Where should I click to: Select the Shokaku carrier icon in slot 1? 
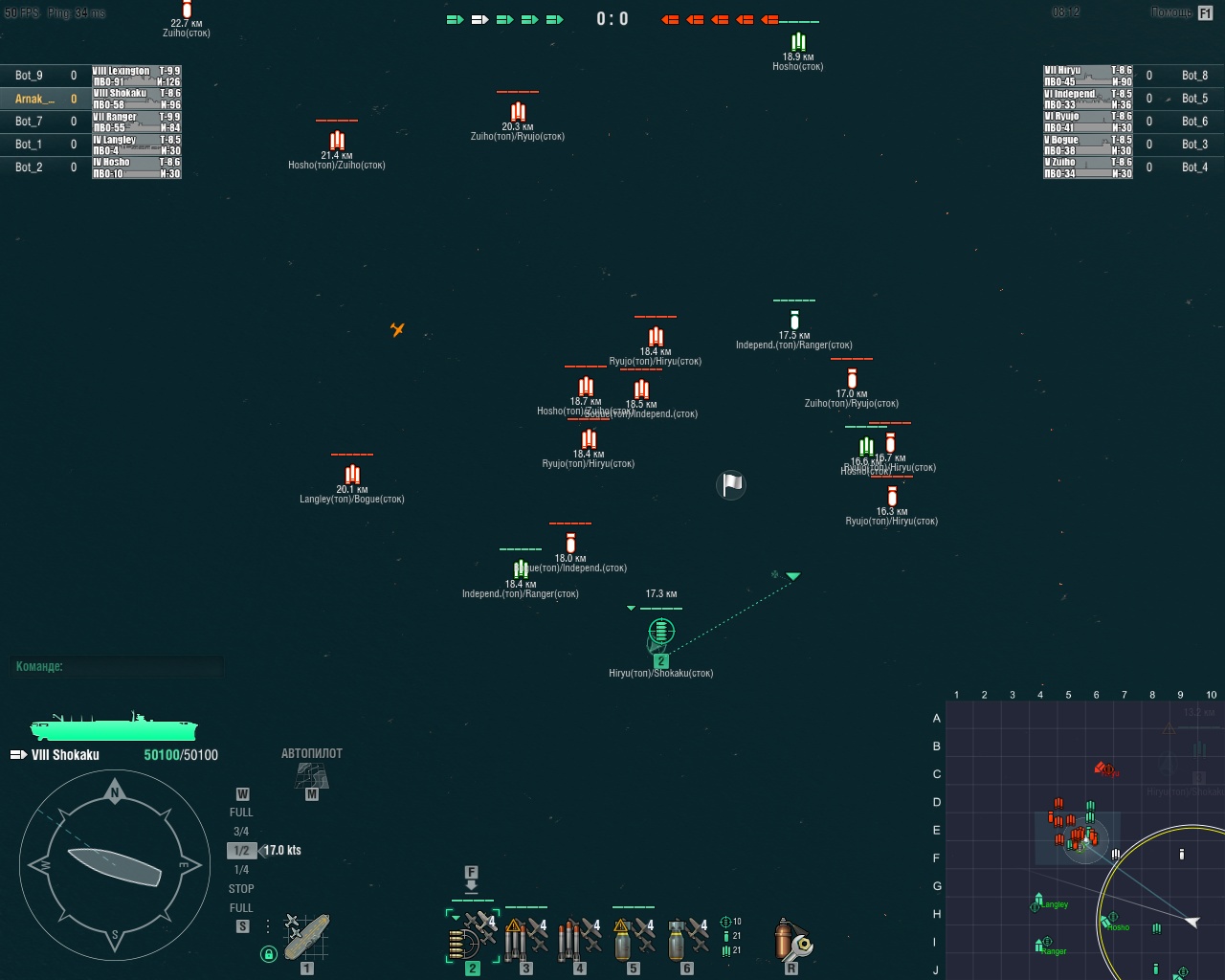click(306, 937)
